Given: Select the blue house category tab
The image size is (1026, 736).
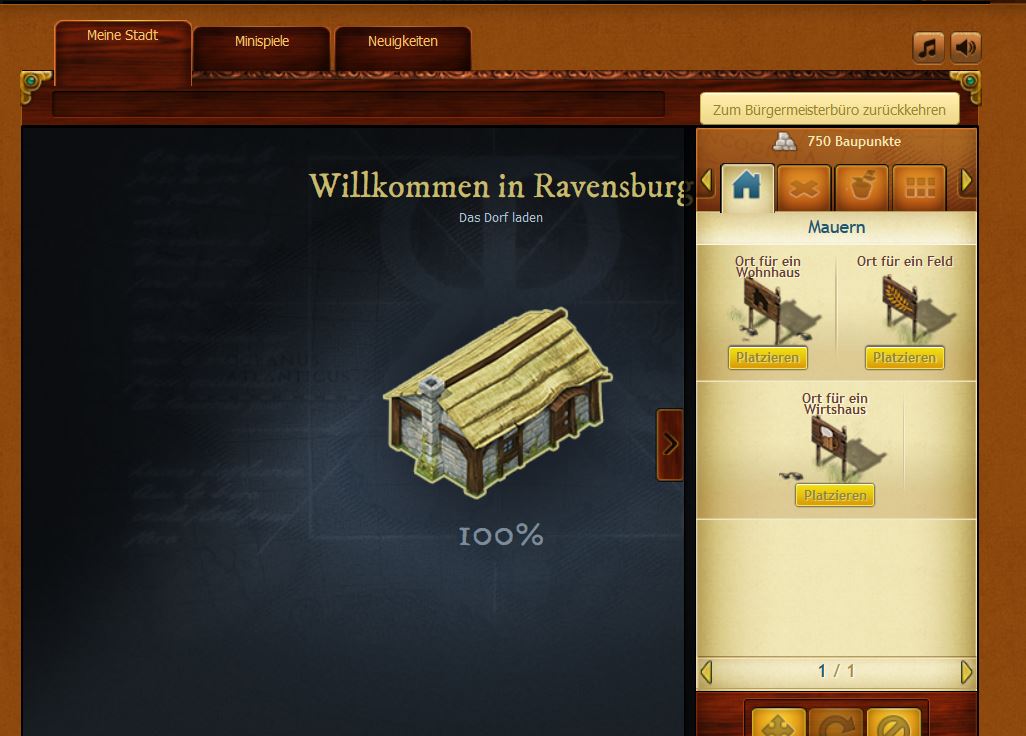Looking at the screenshot, I should pyautogui.click(x=747, y=187).
